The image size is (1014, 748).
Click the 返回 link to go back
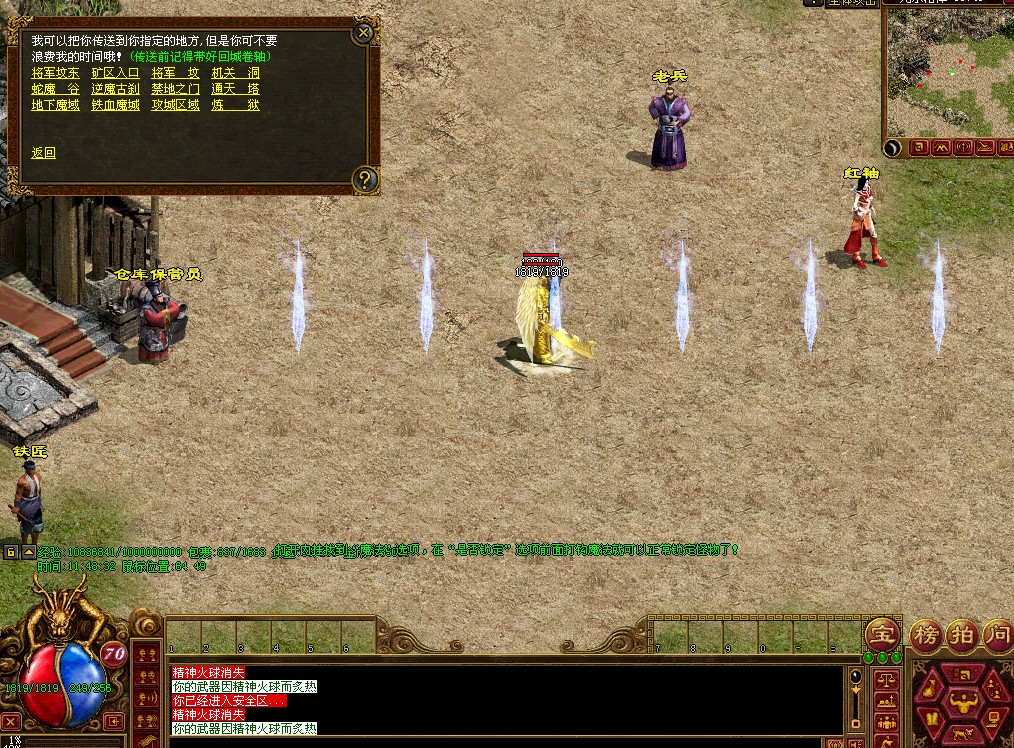[43, 153]
